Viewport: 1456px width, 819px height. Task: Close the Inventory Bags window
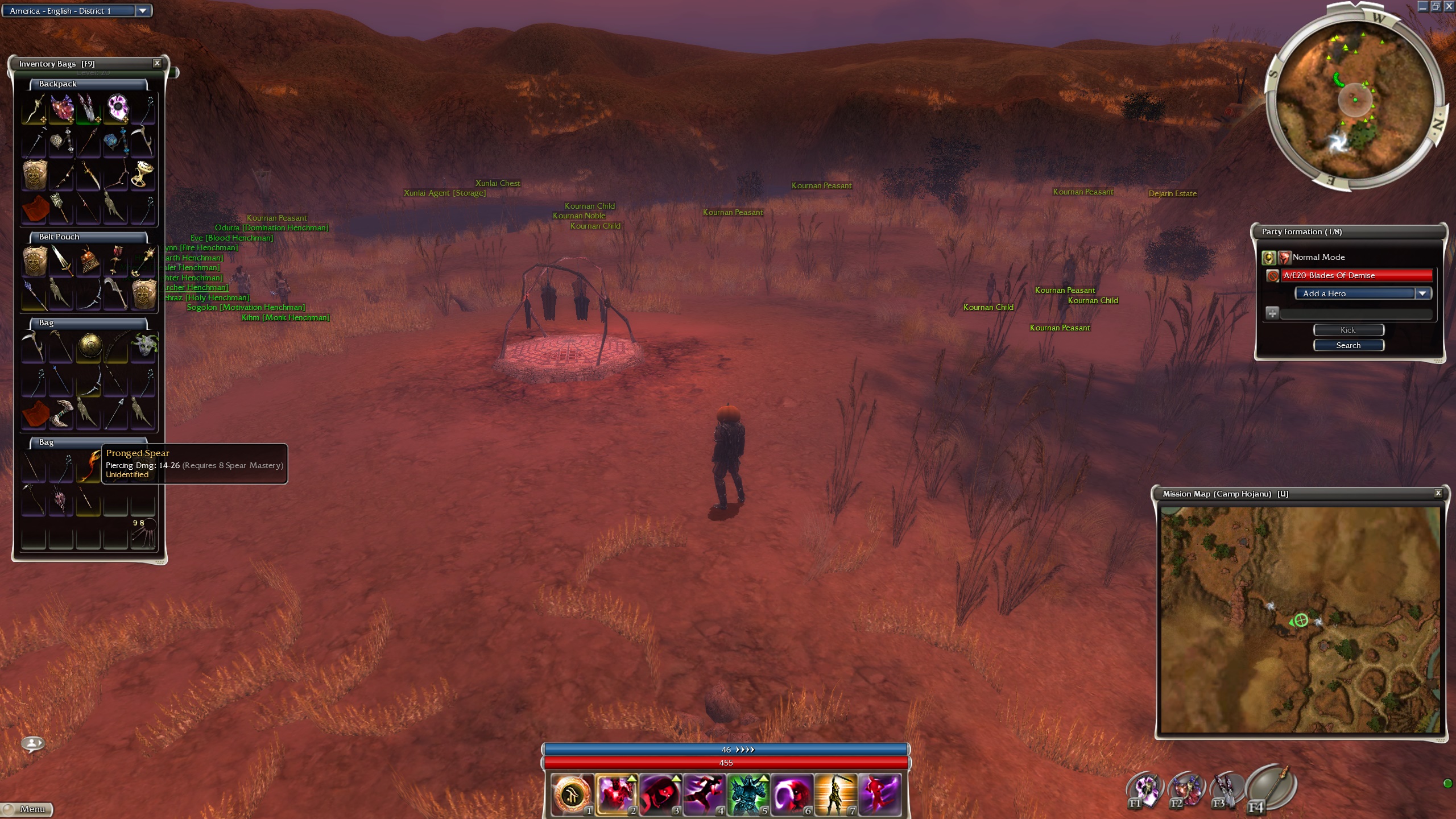157,63
